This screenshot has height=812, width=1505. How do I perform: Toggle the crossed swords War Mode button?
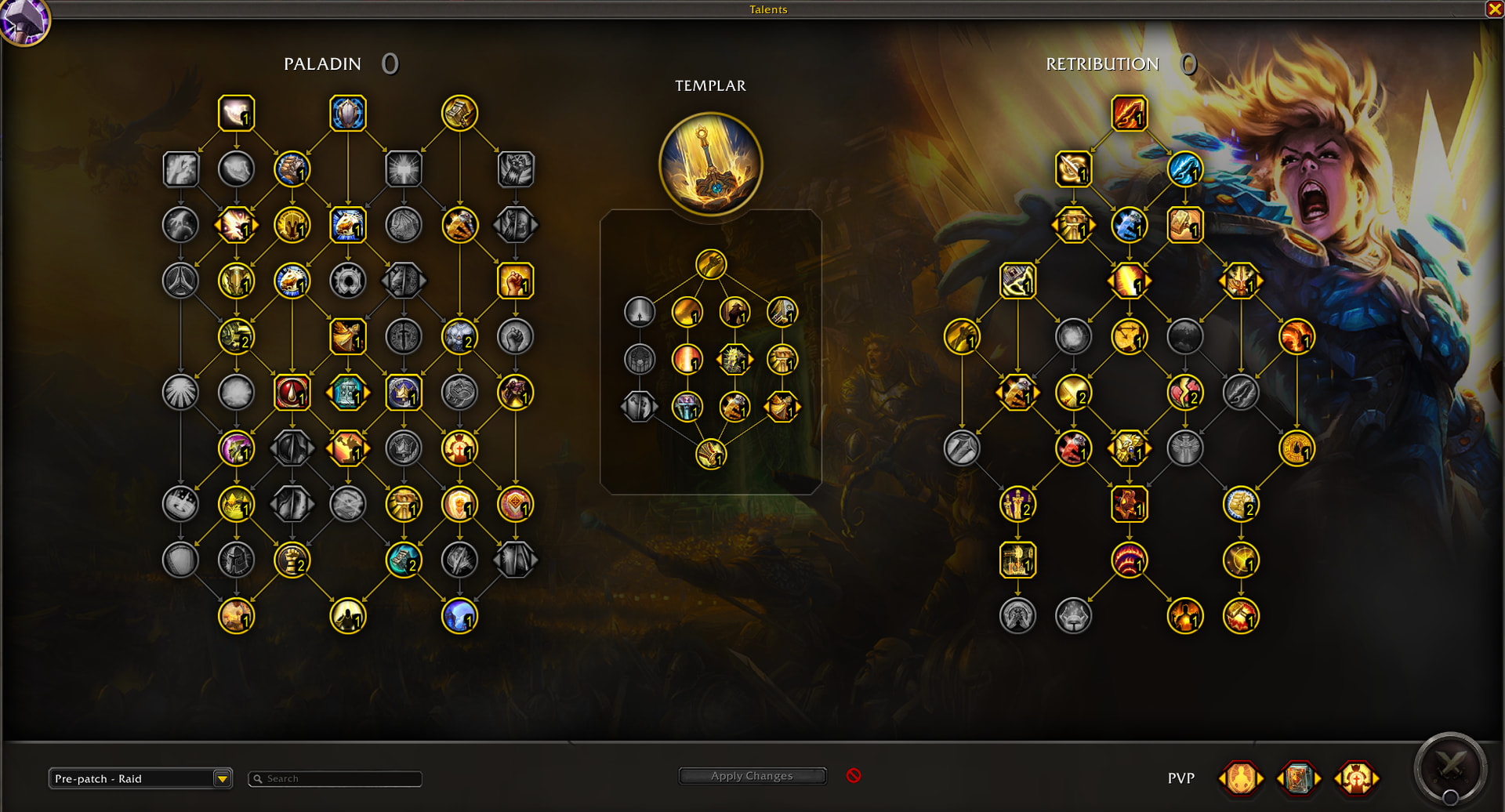tap(1450, 769)
